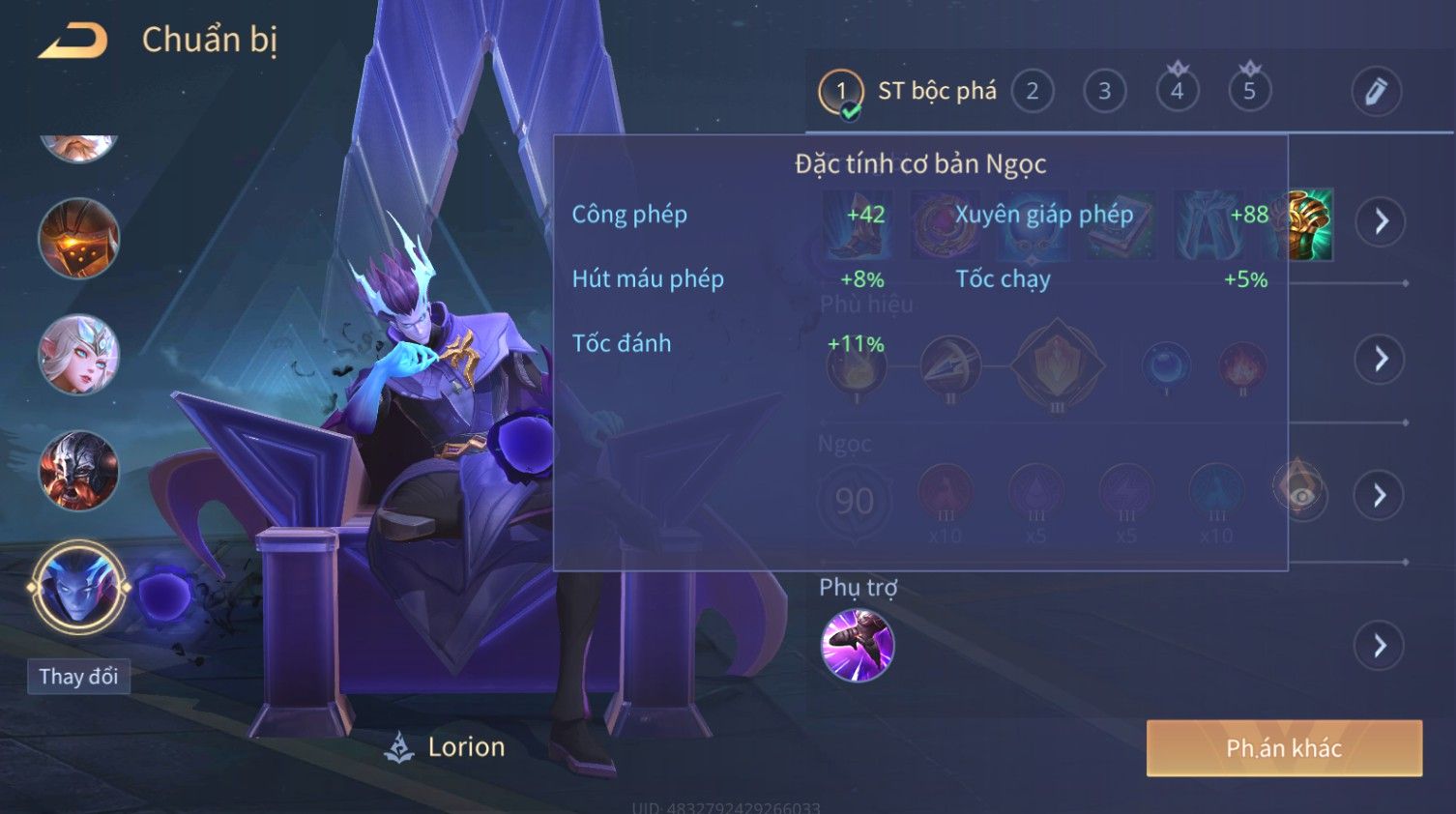1456x814 pixels.
Task: Edit the preset with the pencil icon
Action: coord(1376,92)
